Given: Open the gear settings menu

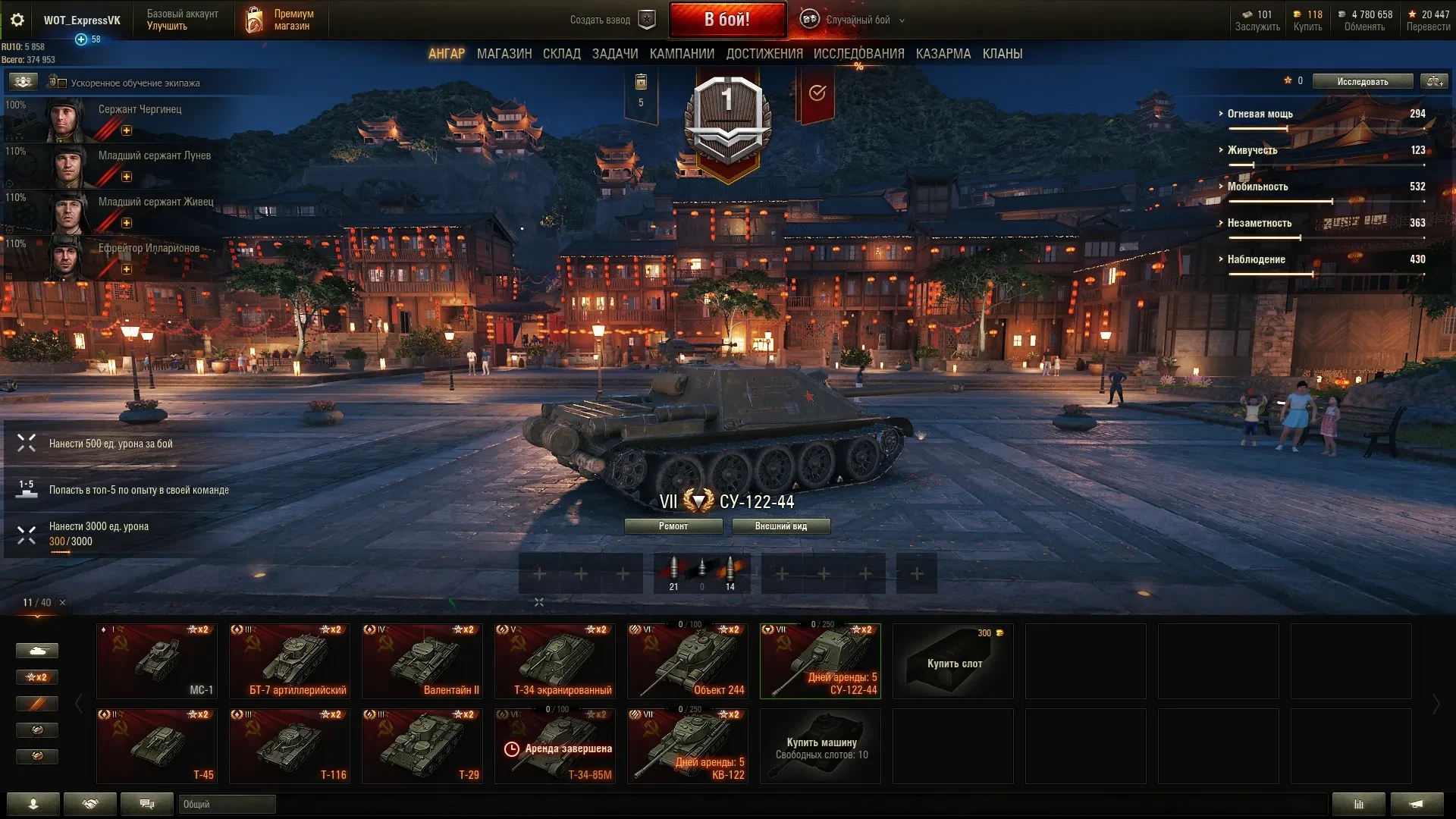Looking at the screenshot, I should coord(17,20).
